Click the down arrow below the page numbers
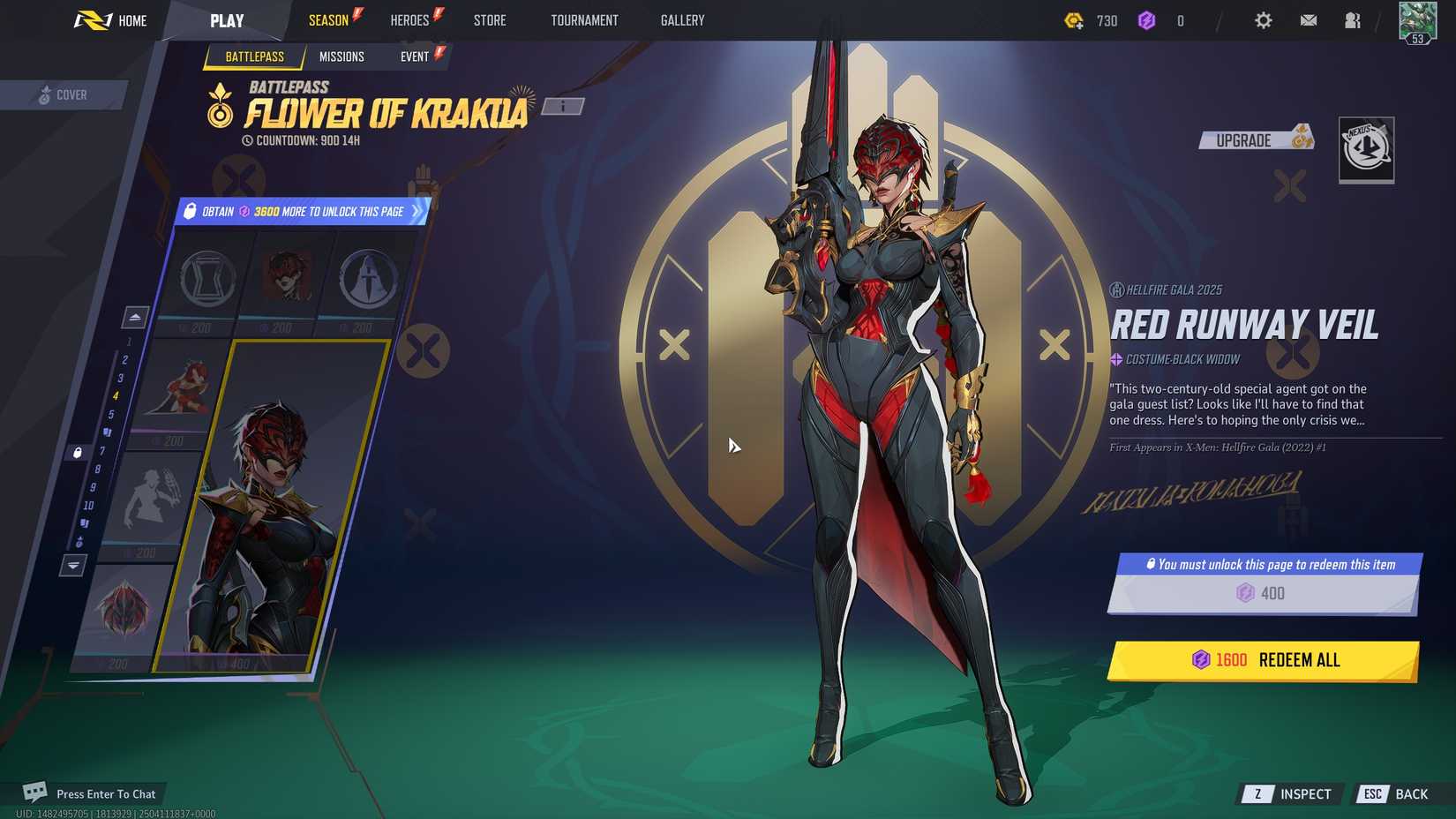This screenshot has width=1456, height=819. (x=72, y=565)
